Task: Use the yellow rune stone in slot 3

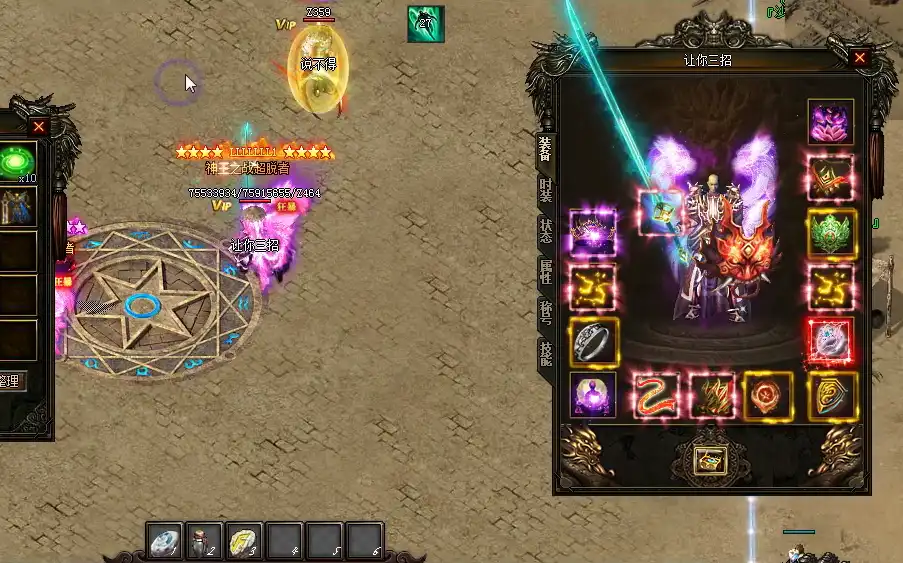Action: 245,541
